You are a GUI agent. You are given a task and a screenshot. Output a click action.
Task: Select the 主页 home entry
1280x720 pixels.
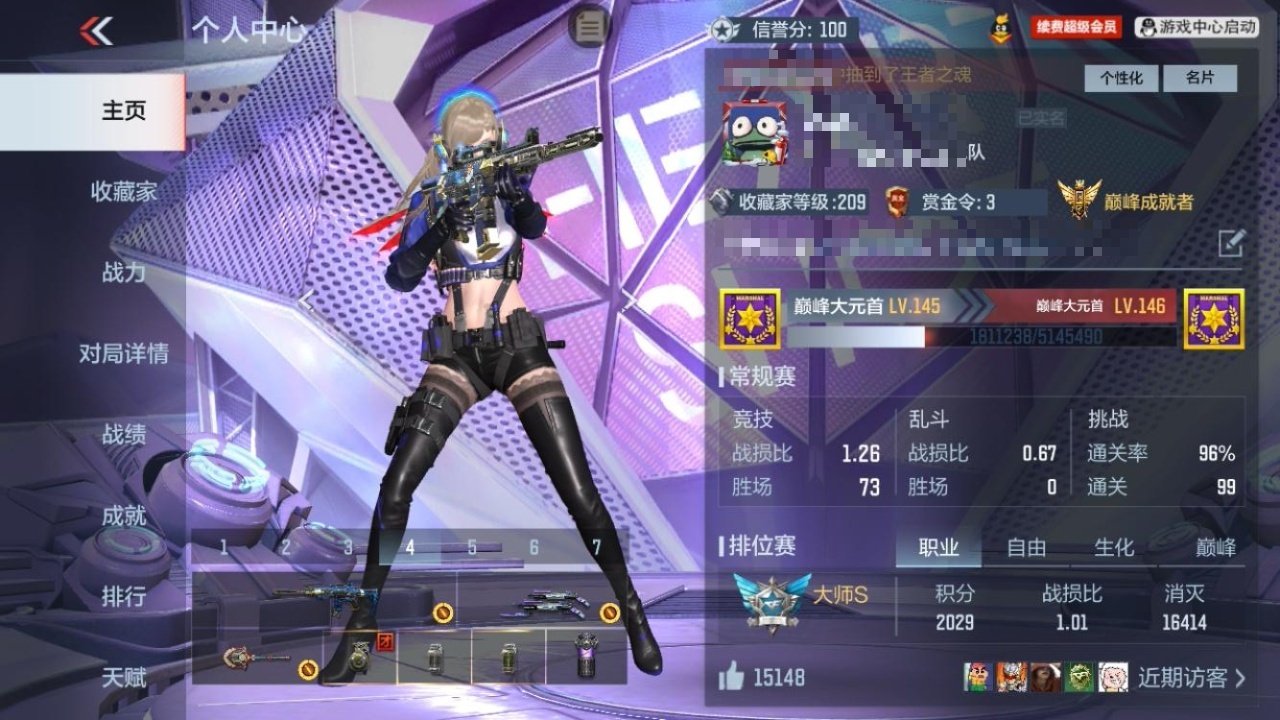[124, 110]
